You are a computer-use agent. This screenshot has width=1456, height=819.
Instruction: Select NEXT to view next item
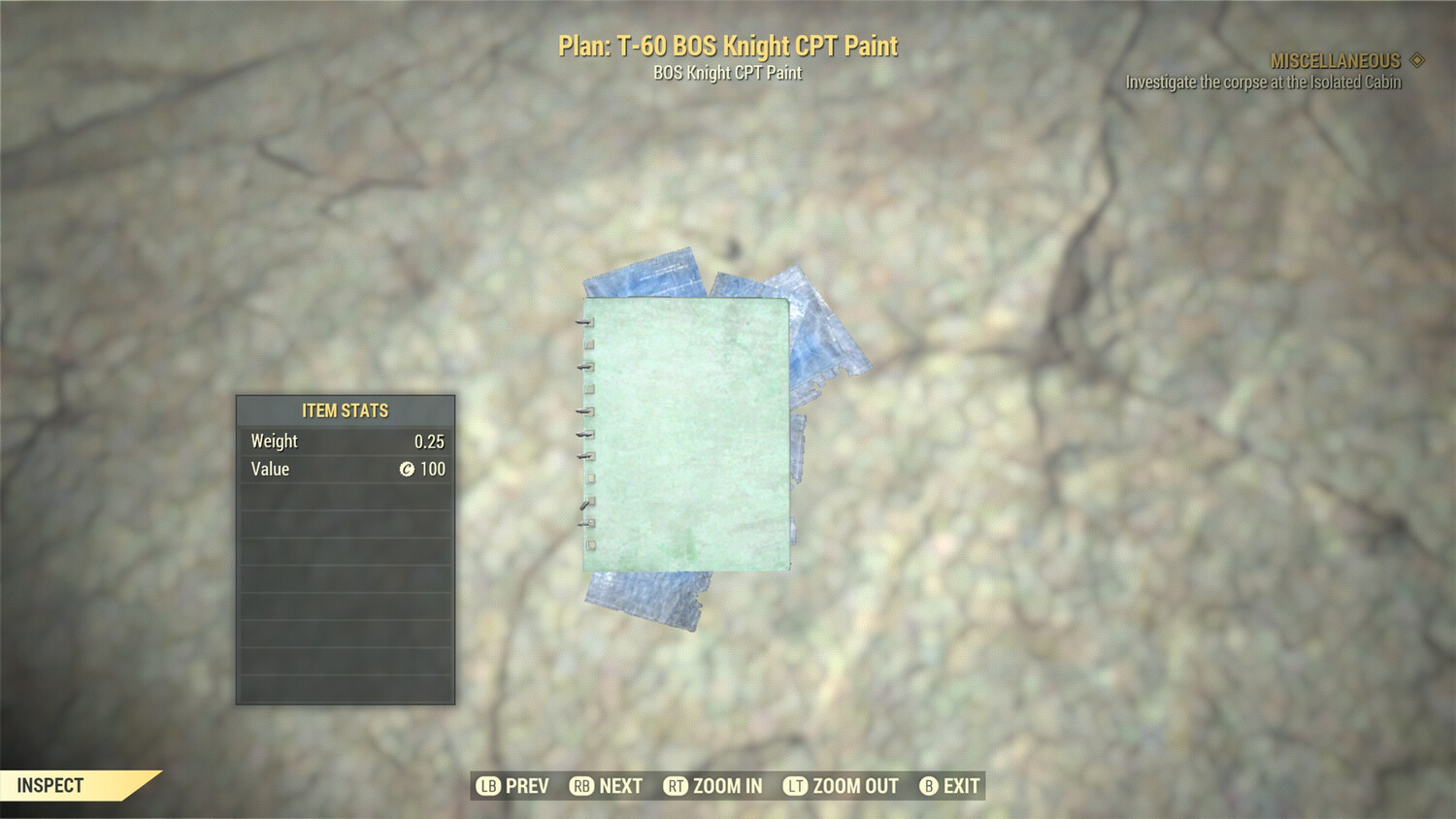(621, 786)
